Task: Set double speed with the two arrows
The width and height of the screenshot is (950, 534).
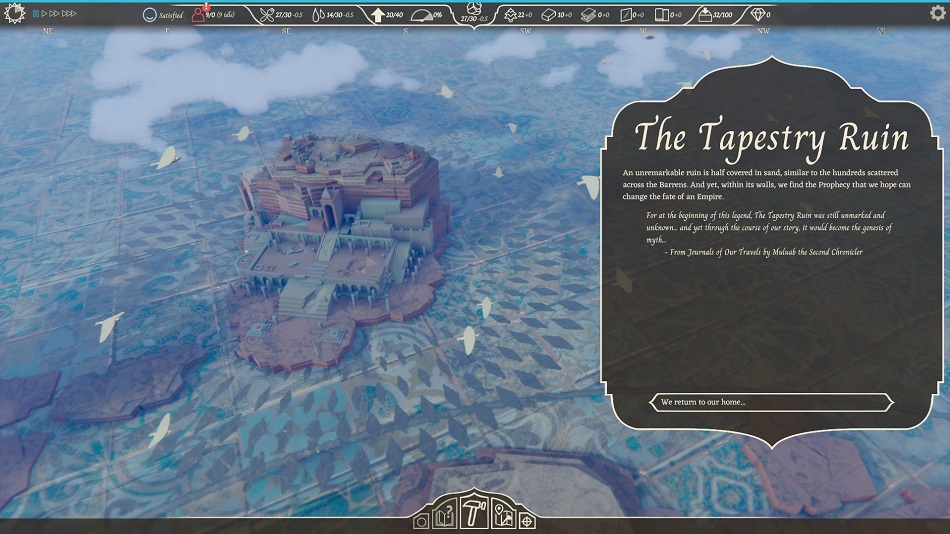Action: pyautogui.click(x=55, y=14)
